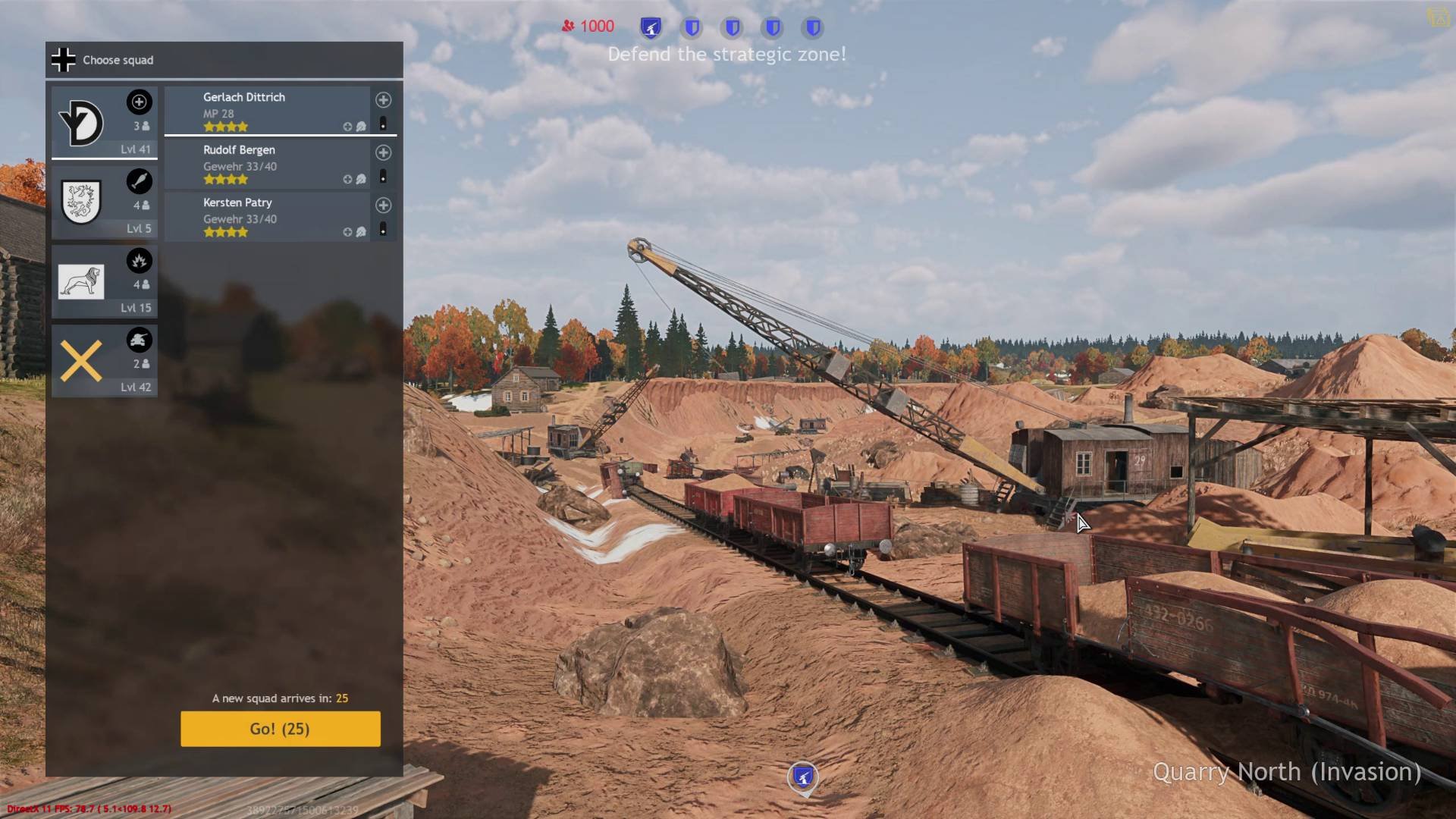Image resolution: width=1456 pixels, height=819 pixels.
Task: Choose soldier Kersten Patry
Action: tap(267, 217)
